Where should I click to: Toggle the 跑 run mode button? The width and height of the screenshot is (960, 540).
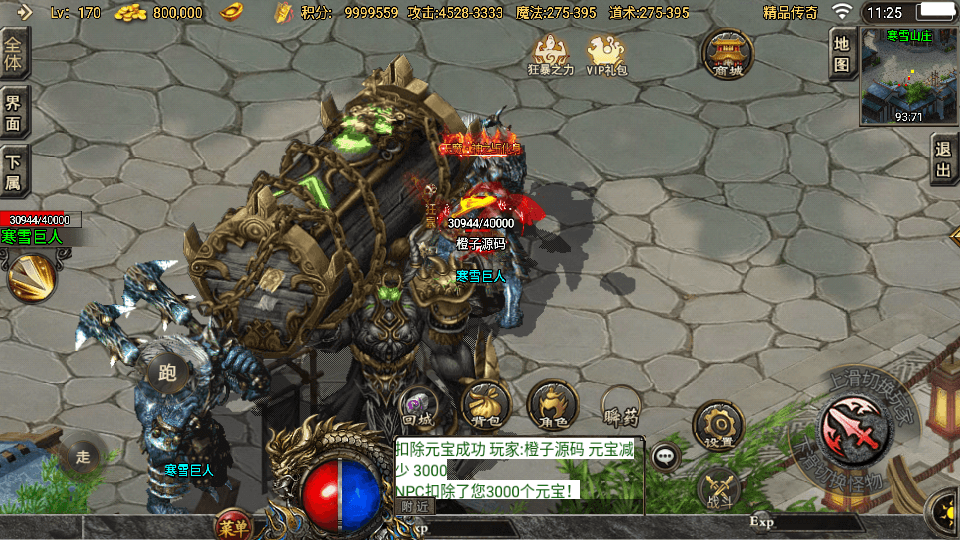tap(168, 374)
